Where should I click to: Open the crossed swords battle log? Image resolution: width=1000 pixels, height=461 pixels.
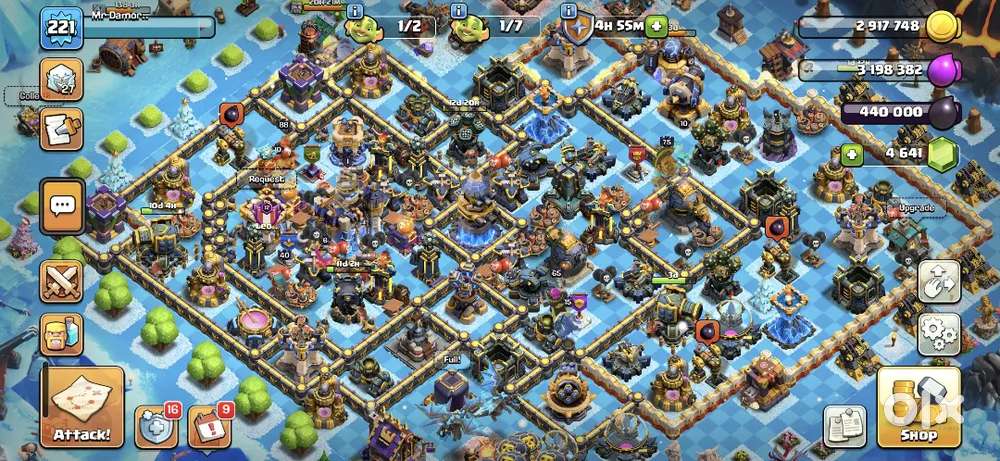(62, 280)
